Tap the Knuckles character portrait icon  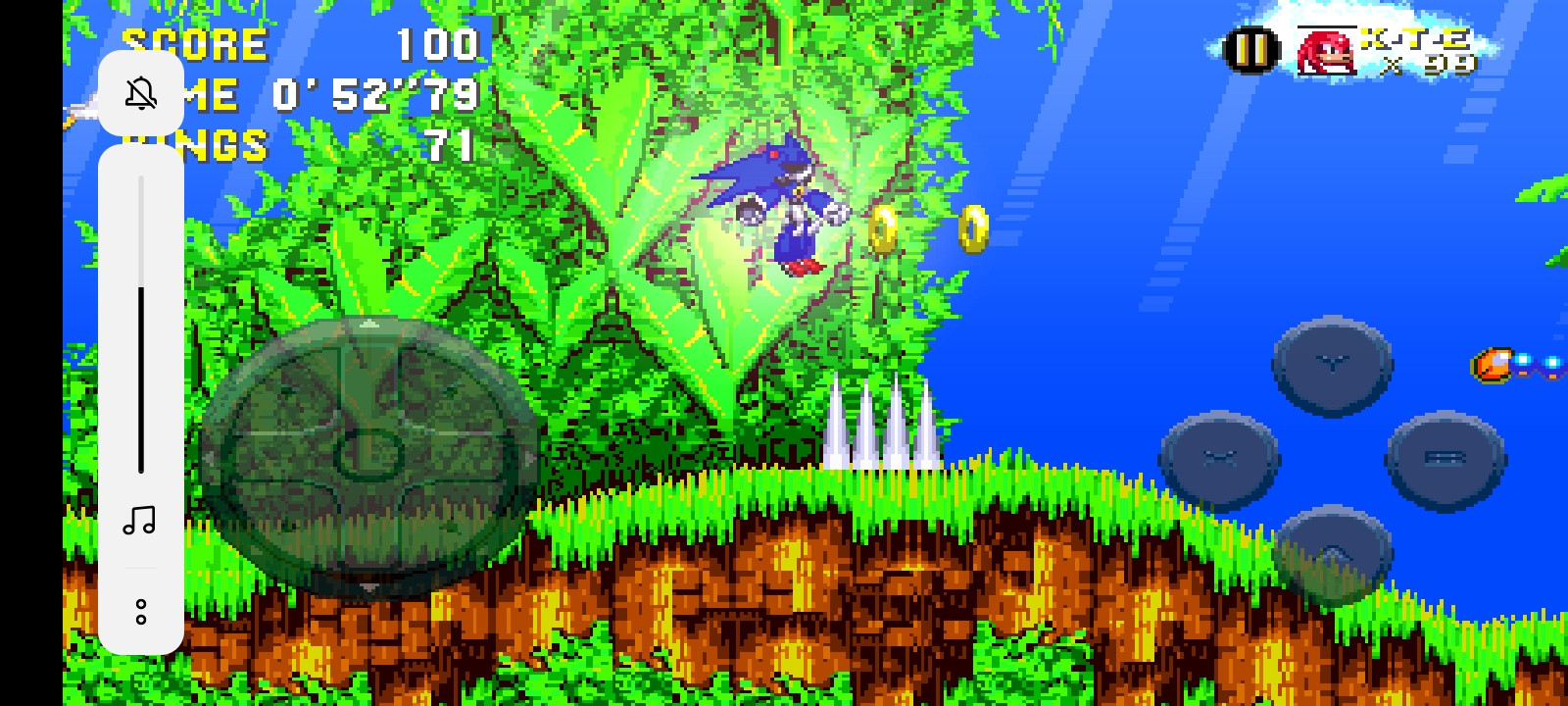pyautogui.click(x=1325, y=51)
